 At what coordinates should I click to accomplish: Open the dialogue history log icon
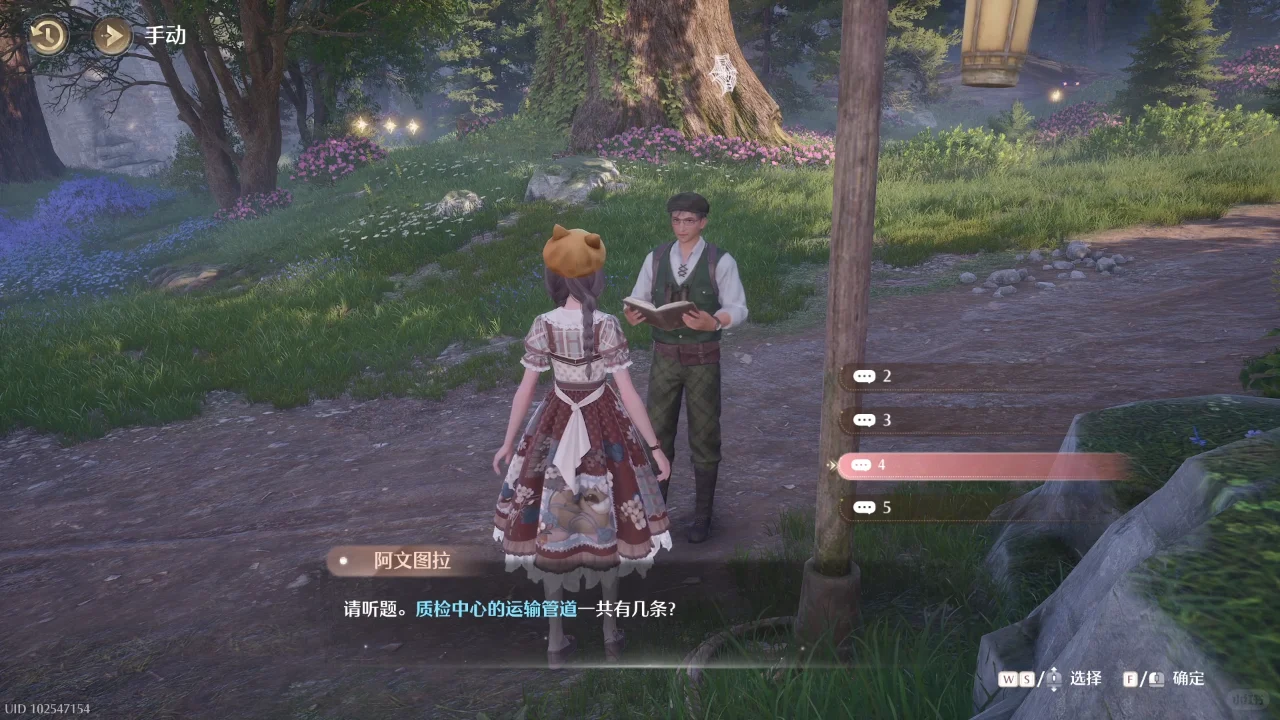click(x=47, y=36)
